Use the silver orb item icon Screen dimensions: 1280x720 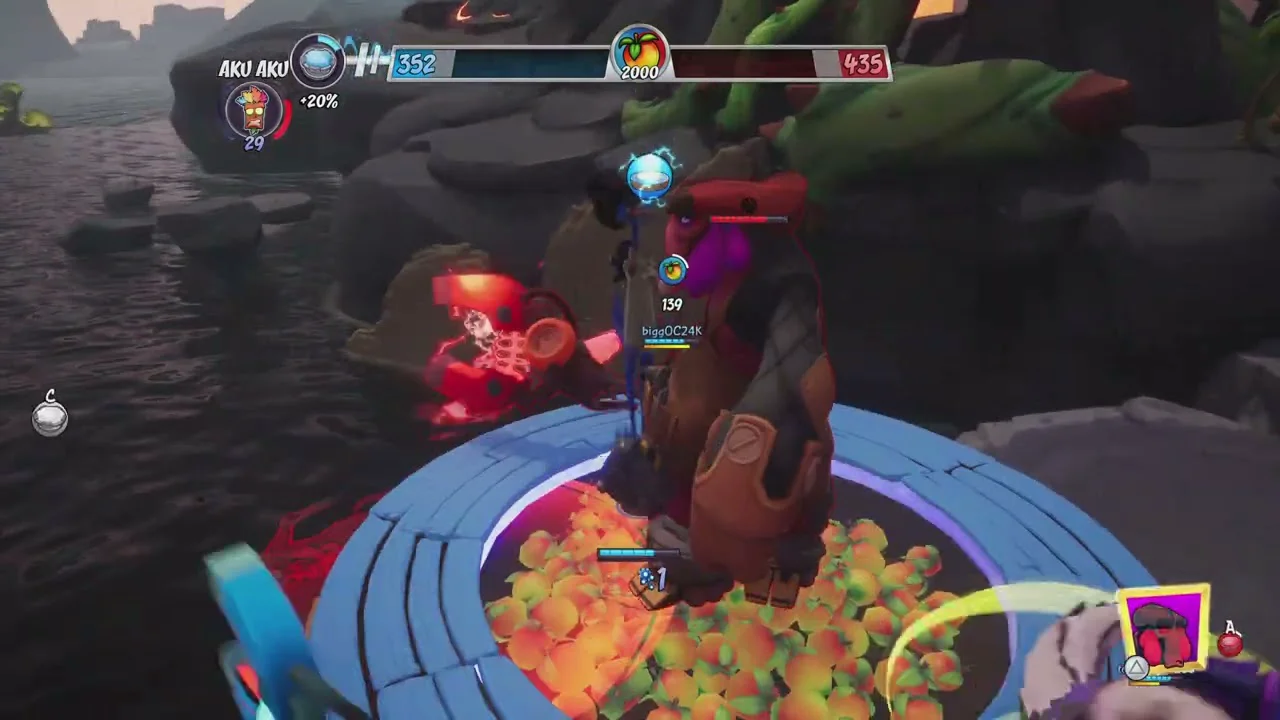pos(50,418)
